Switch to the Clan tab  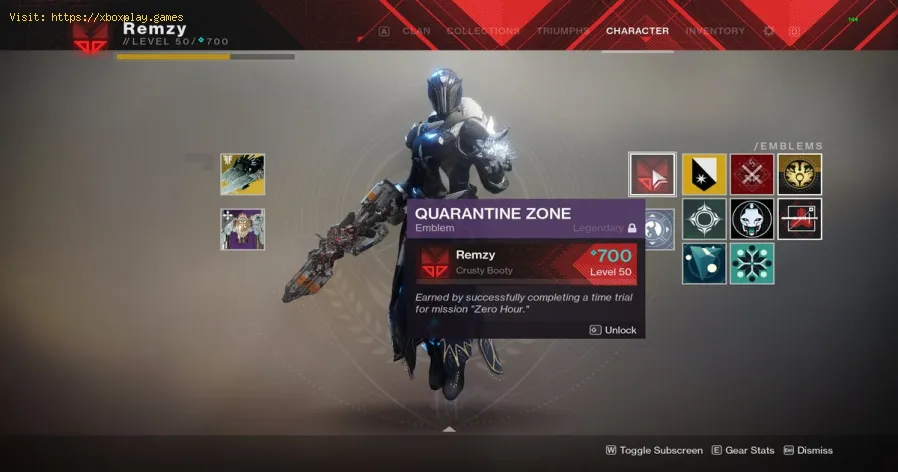point(416,31)
